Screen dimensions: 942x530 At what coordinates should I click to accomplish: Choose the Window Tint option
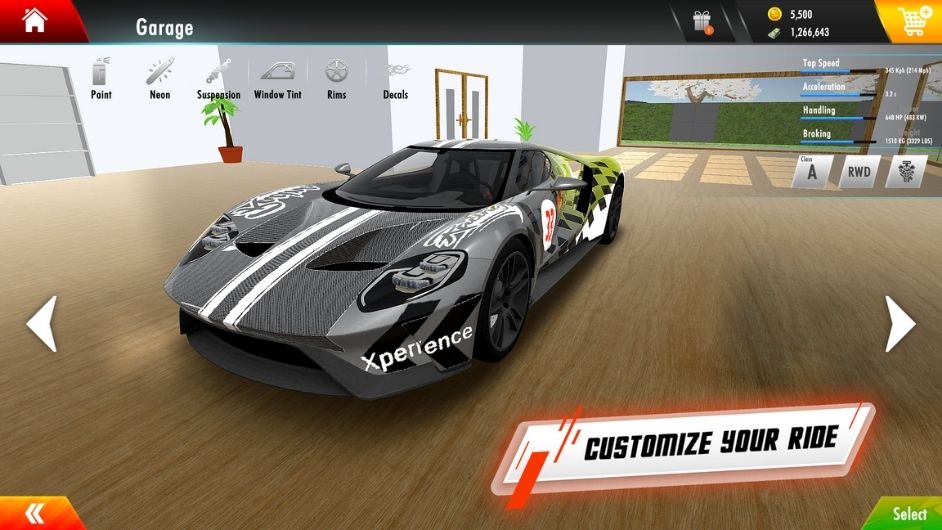click(277, 78)
